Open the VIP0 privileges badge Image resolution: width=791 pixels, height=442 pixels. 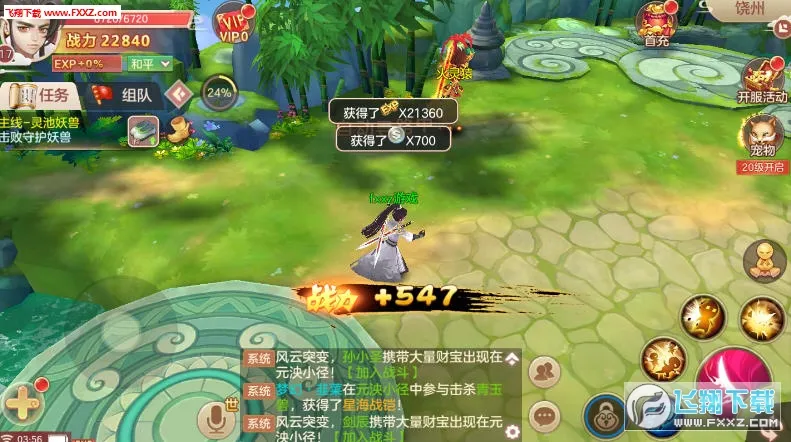click(234, 22)
